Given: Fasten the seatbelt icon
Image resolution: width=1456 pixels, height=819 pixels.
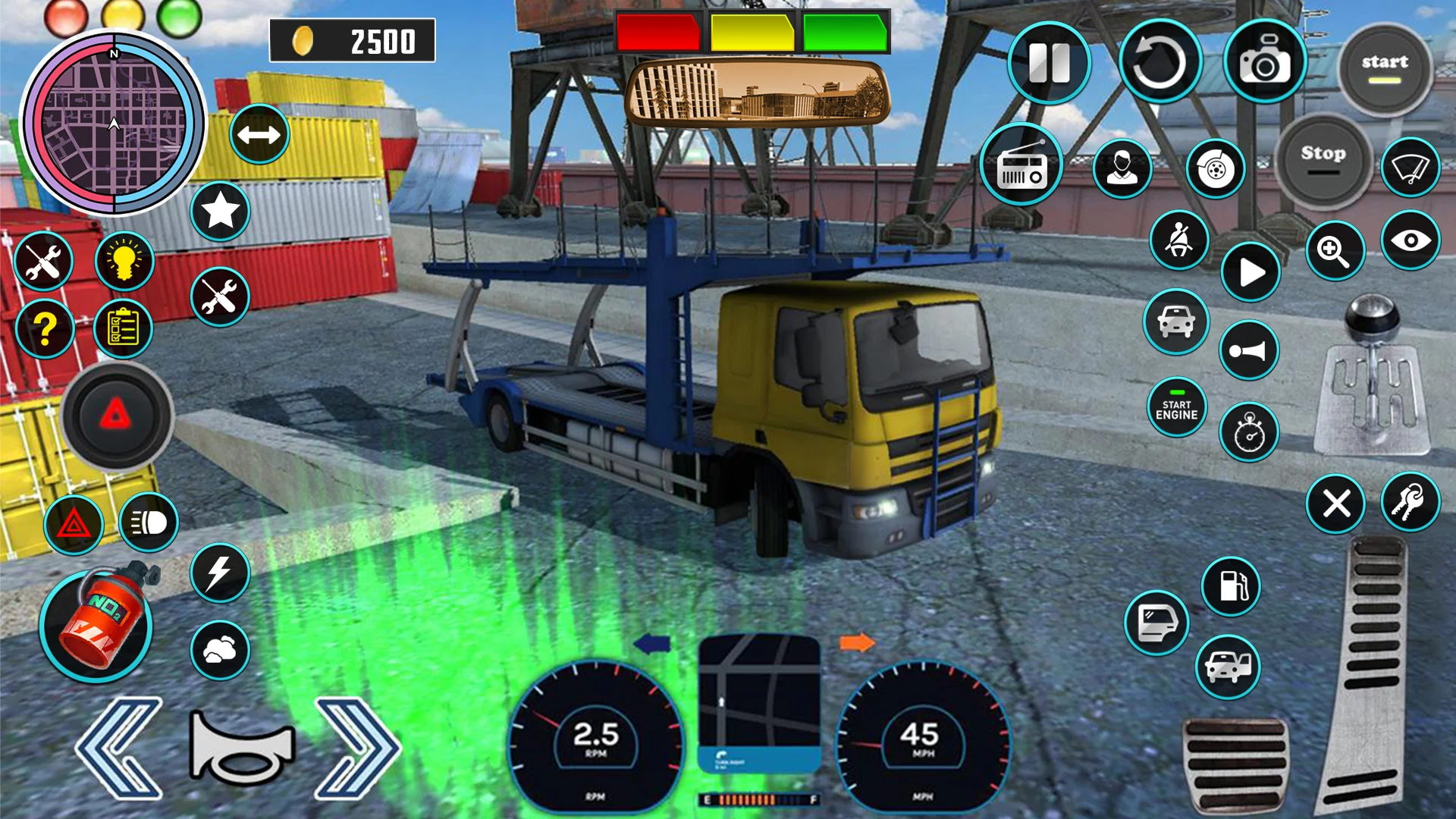Looking at the screenshot, I should click(x=1178, y=240).
